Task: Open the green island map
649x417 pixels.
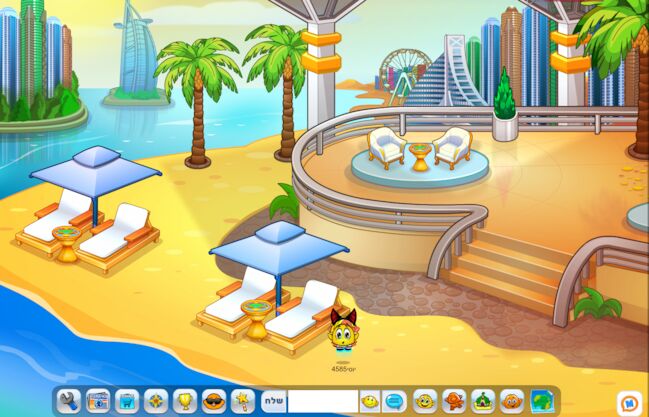Action: [x=541, y=401]
